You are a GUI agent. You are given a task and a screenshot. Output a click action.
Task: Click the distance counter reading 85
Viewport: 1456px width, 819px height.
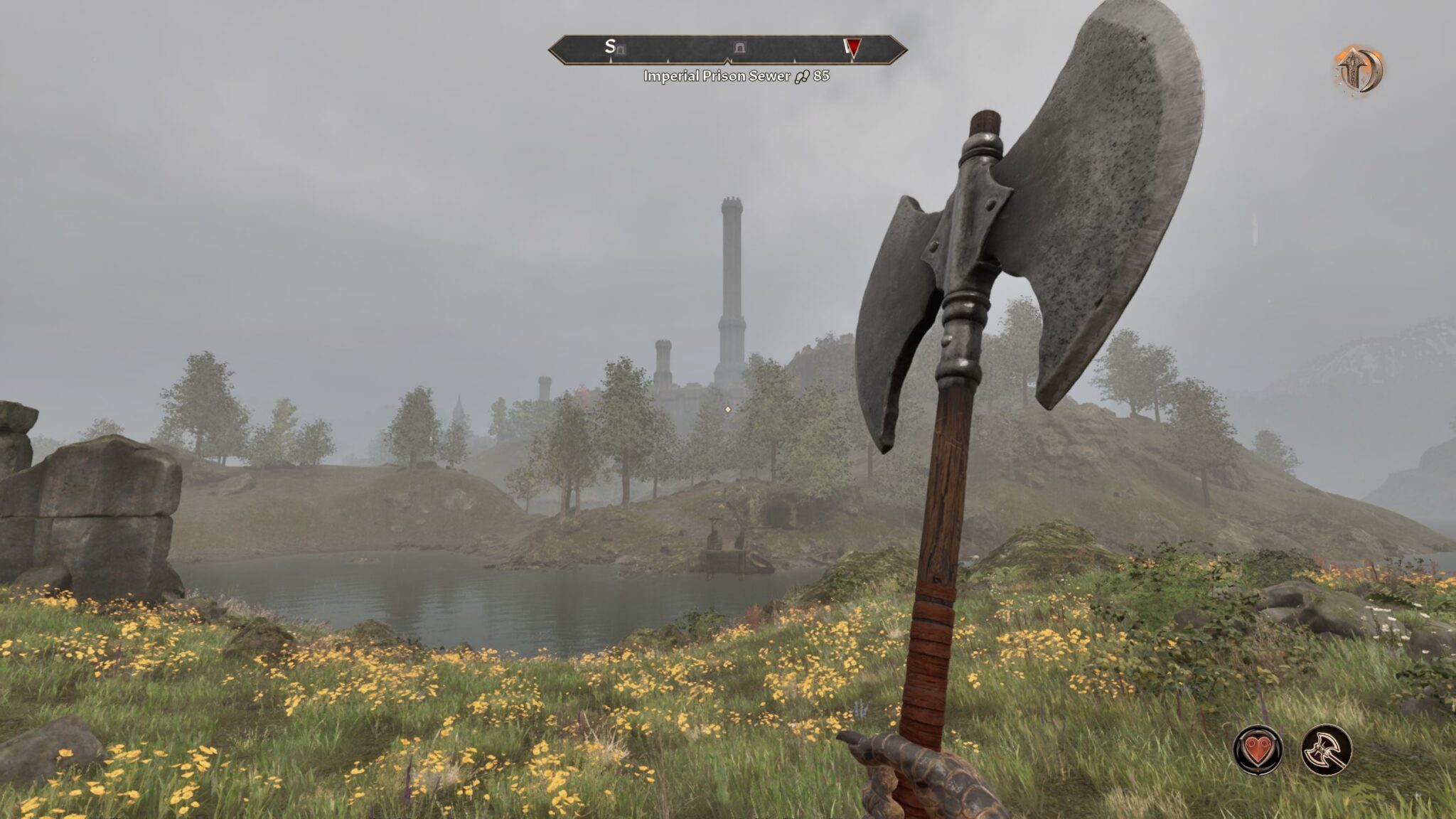pyautogui.click(x=822, y=75)
